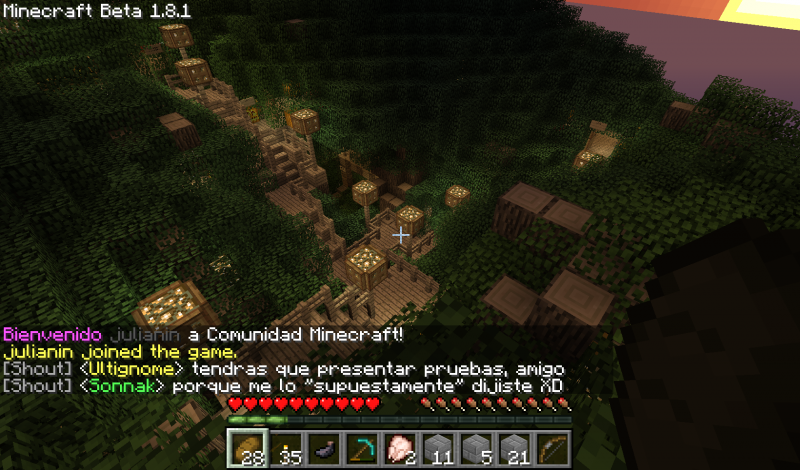Select the stone bricks stack of 5
Image resolution: width=800 pixels, height=470 pixels.
tap(477, 448)
